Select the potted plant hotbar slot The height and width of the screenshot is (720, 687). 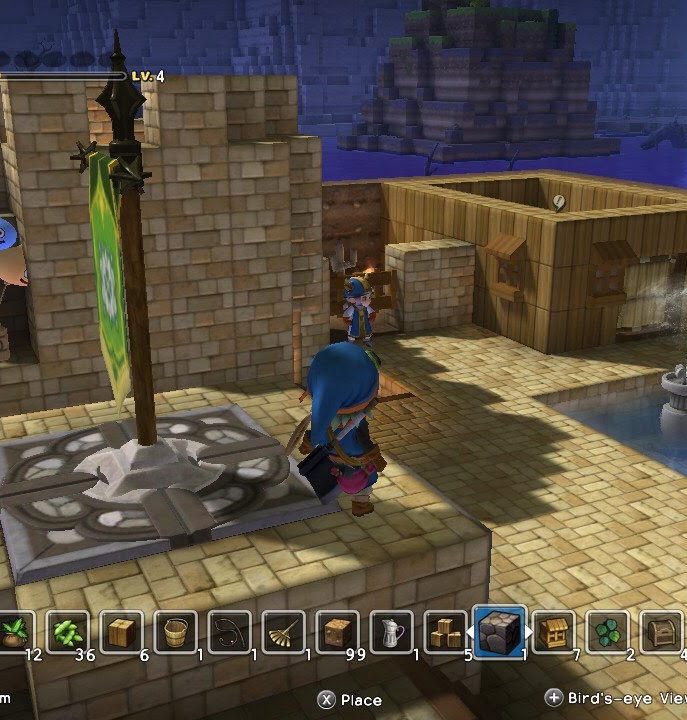click(14, 632)
